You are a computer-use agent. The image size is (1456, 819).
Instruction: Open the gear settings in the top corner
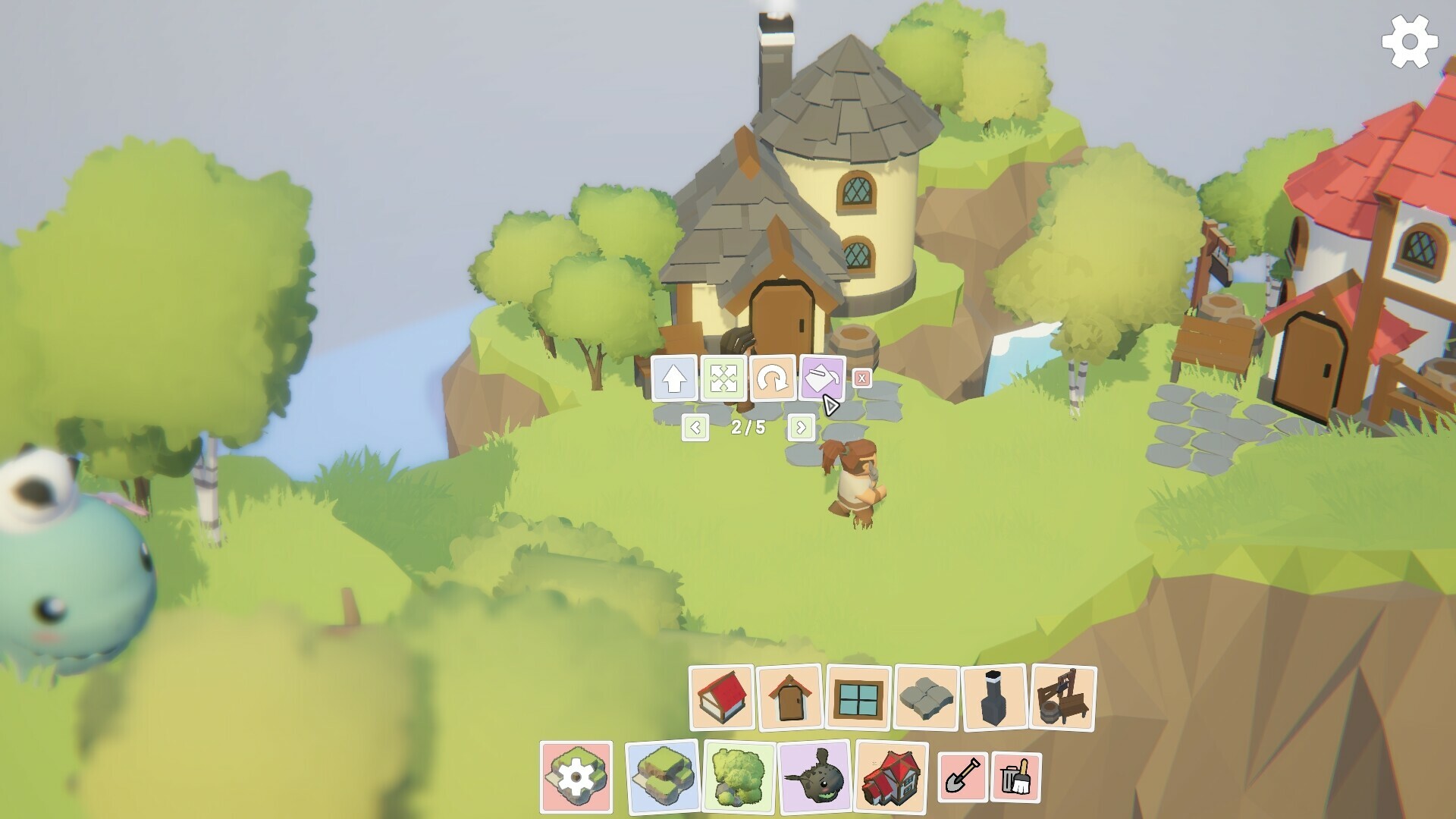pyautogui.click(x=1409, y=42)
